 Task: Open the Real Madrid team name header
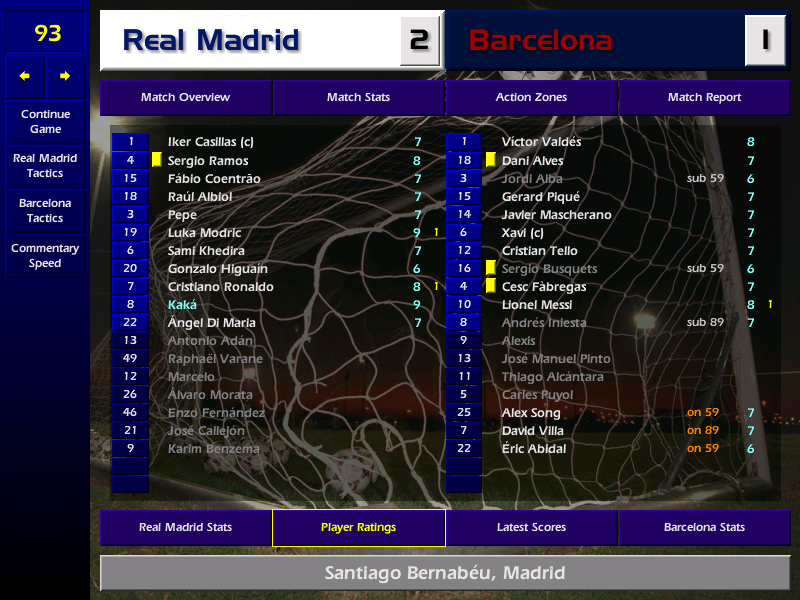pos(211,41)
